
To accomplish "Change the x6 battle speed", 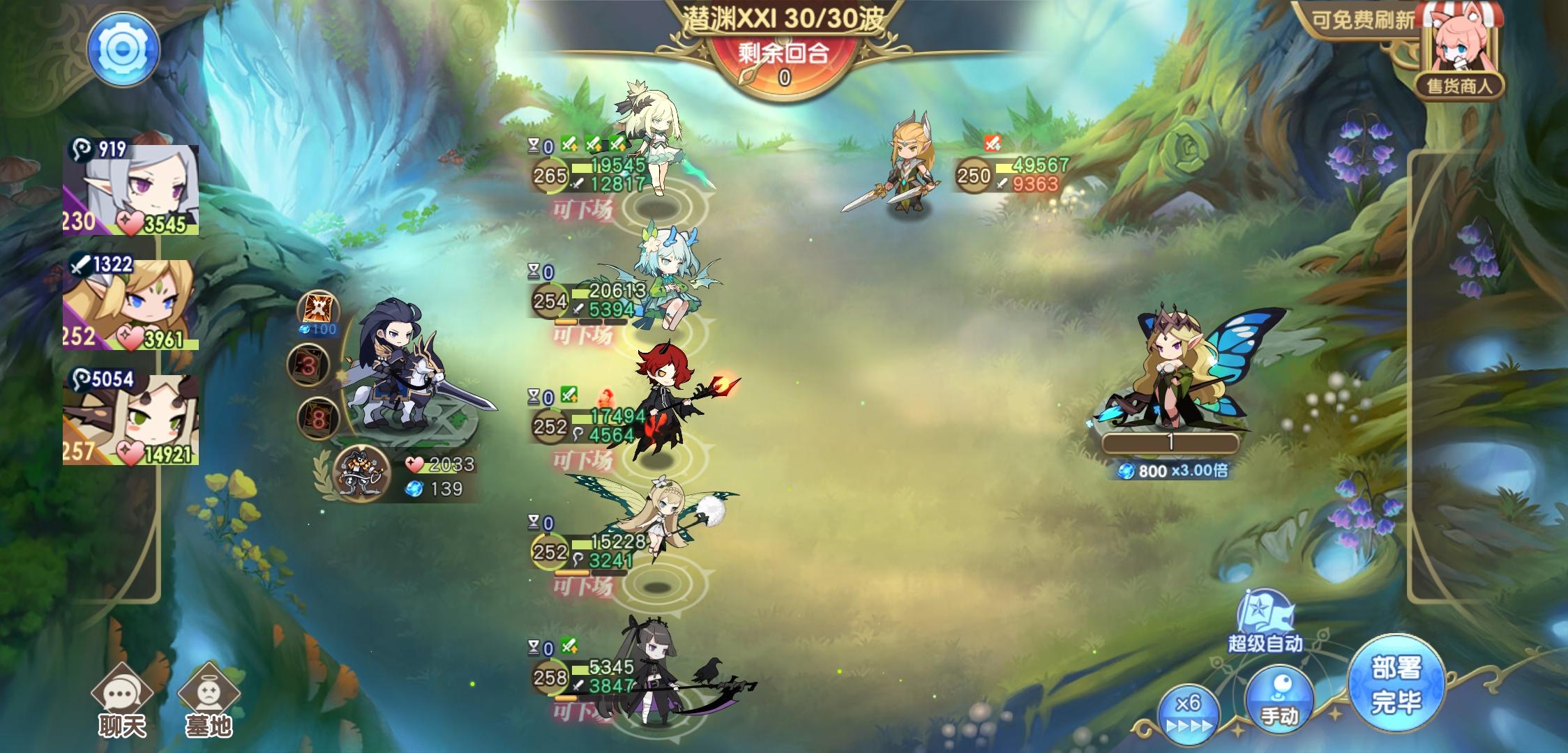I will pyautogui.click(x=1188, y=713).
